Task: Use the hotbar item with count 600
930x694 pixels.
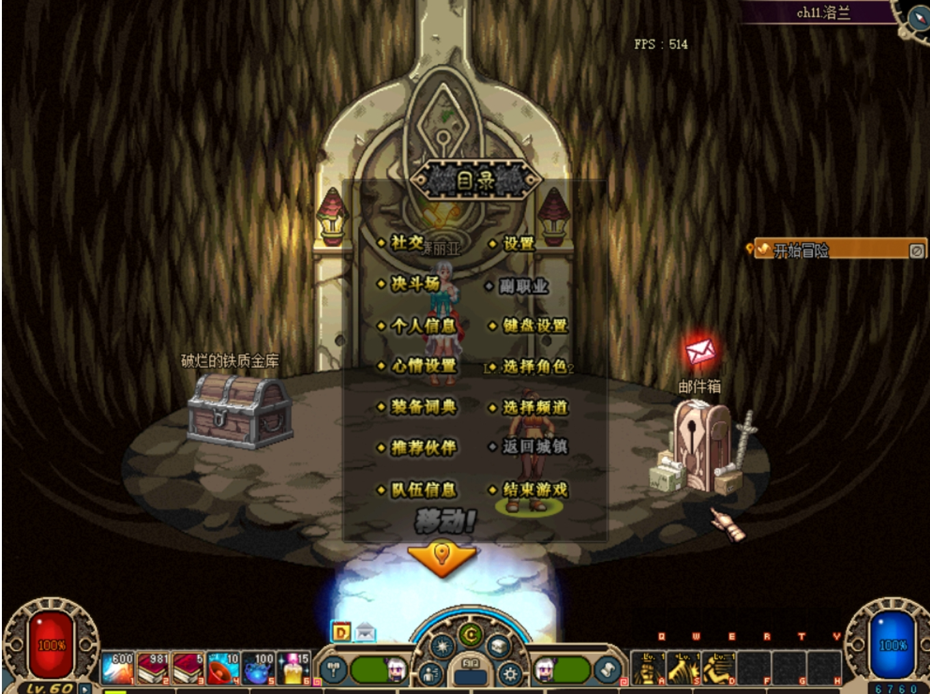Action: pos(116,669)
